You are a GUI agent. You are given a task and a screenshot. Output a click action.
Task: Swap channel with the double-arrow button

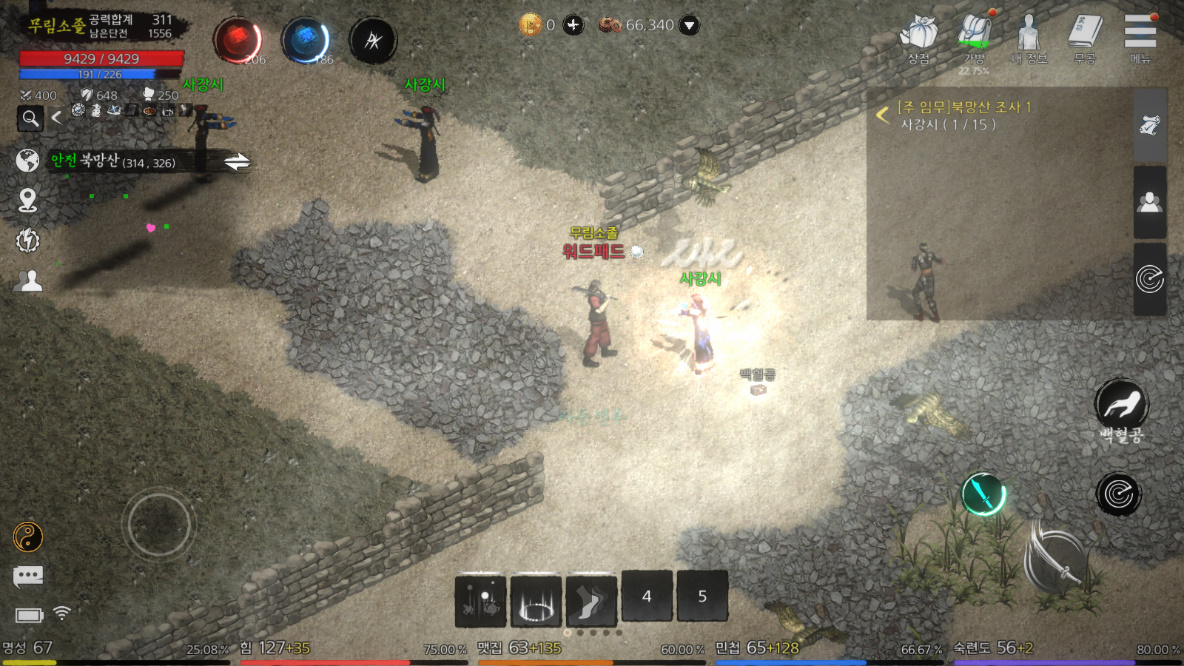pyautogui.click(x=237, y=162)
